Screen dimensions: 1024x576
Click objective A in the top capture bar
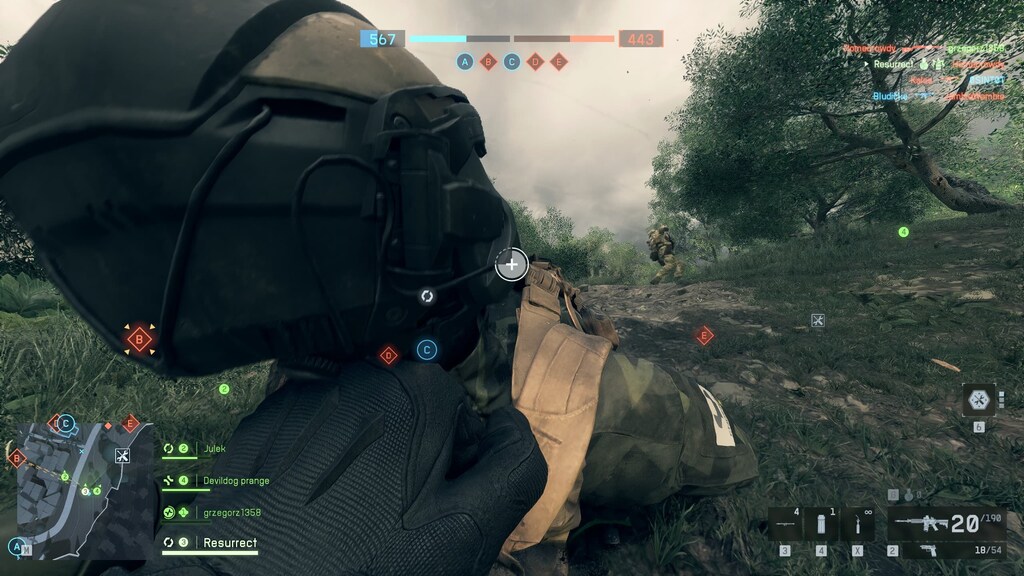465,61
